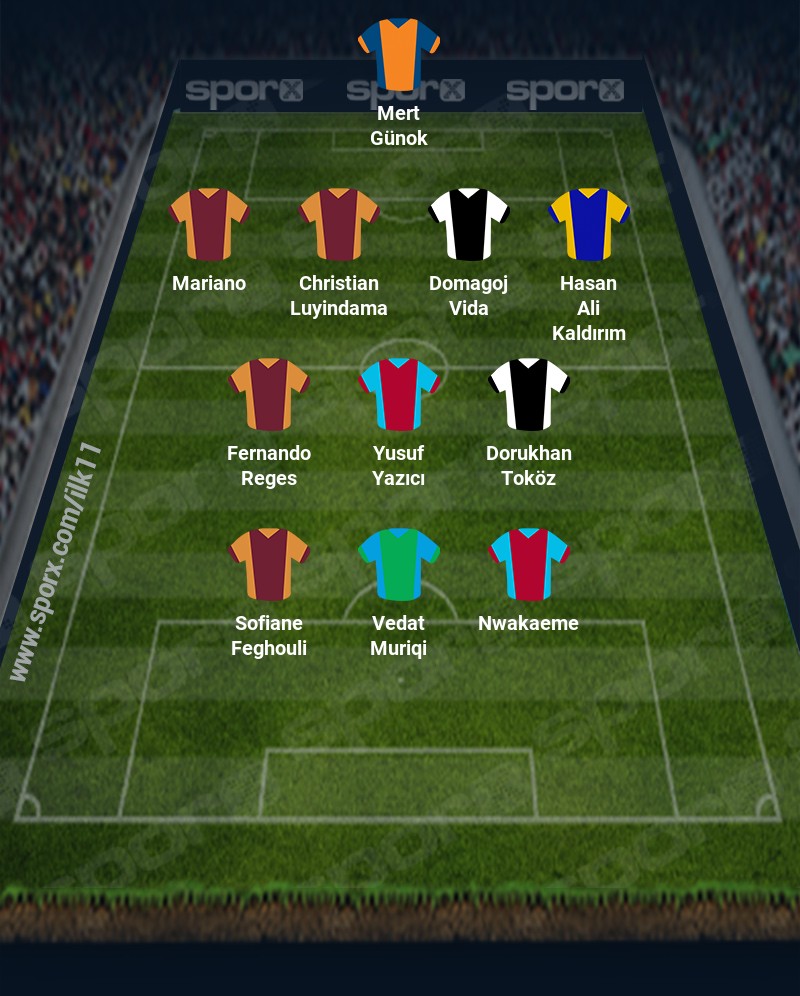Choose Mariano's jersey in defense
The width and height of the screenshot is (800, 996).
point(209,224)
